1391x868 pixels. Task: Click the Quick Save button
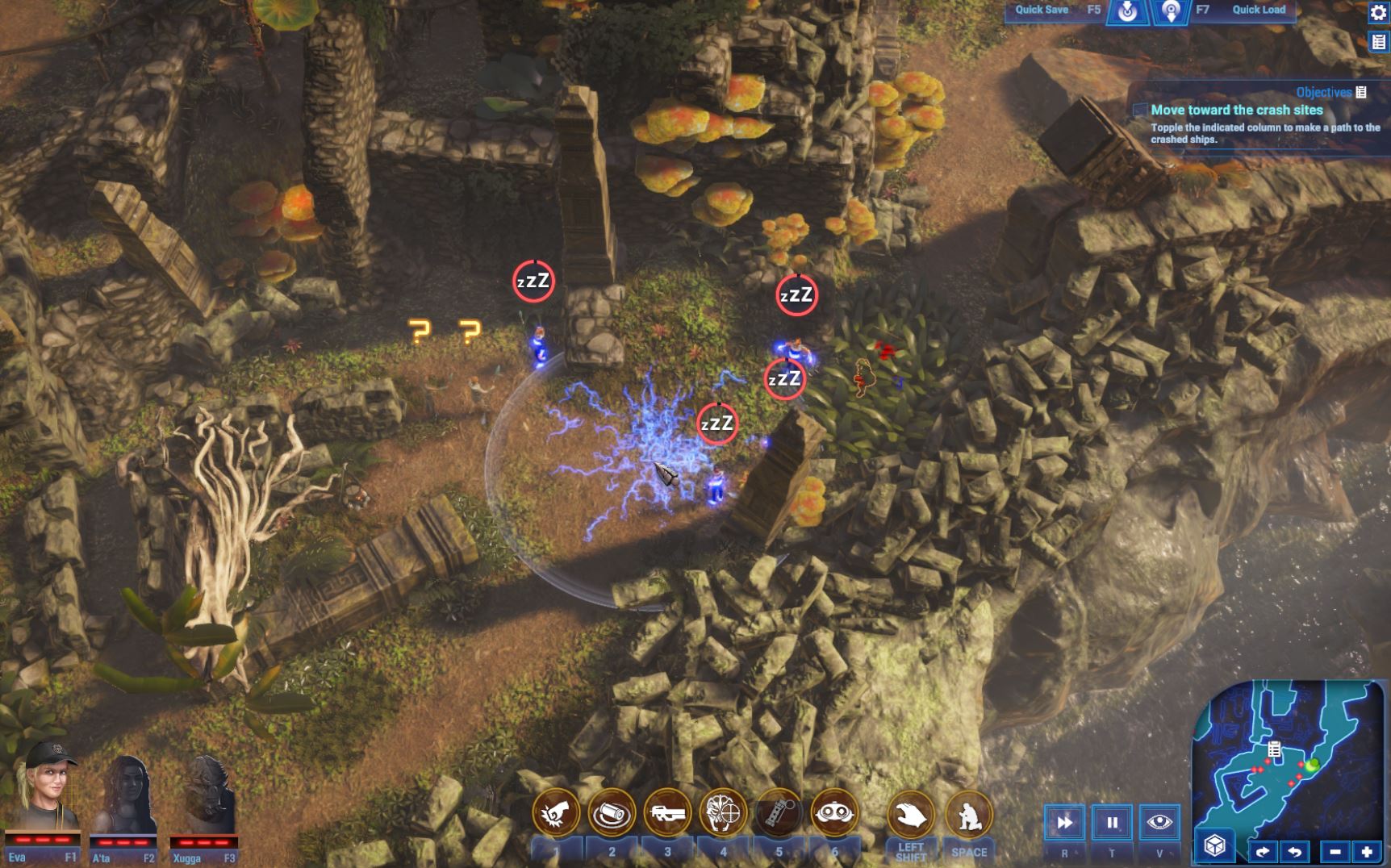click(x=1041, y=10)
